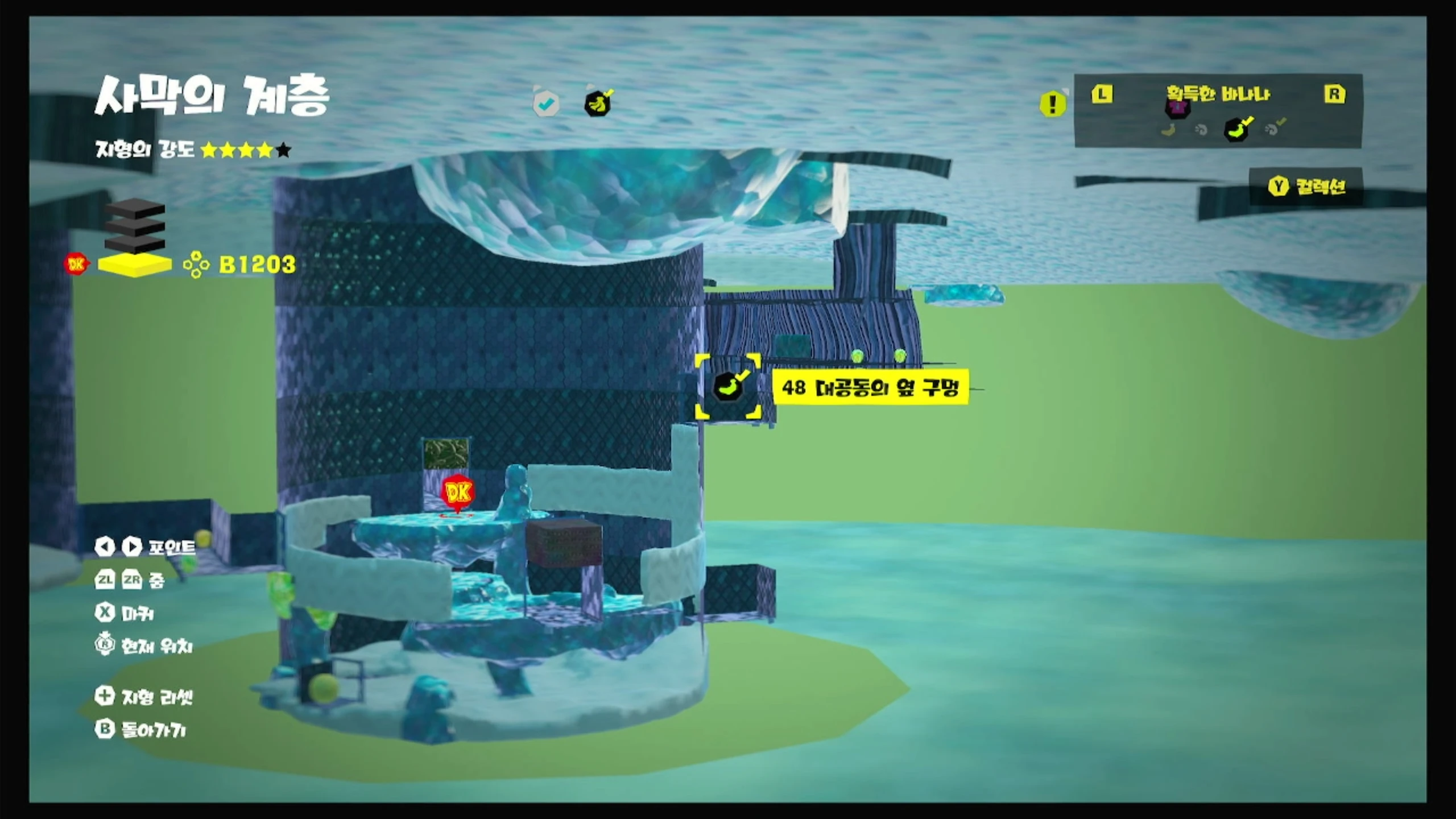Select the red DK position marker on map
Image resolution: width=1456 pixels, height=819 pixels.
458,493
